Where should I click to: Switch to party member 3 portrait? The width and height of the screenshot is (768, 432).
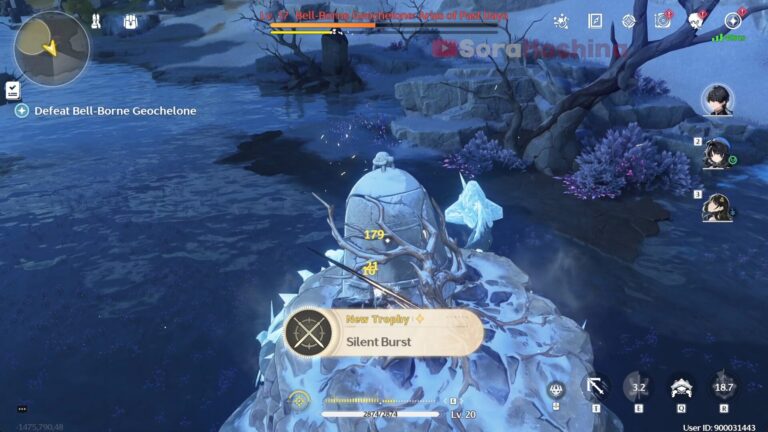[717, 206]
